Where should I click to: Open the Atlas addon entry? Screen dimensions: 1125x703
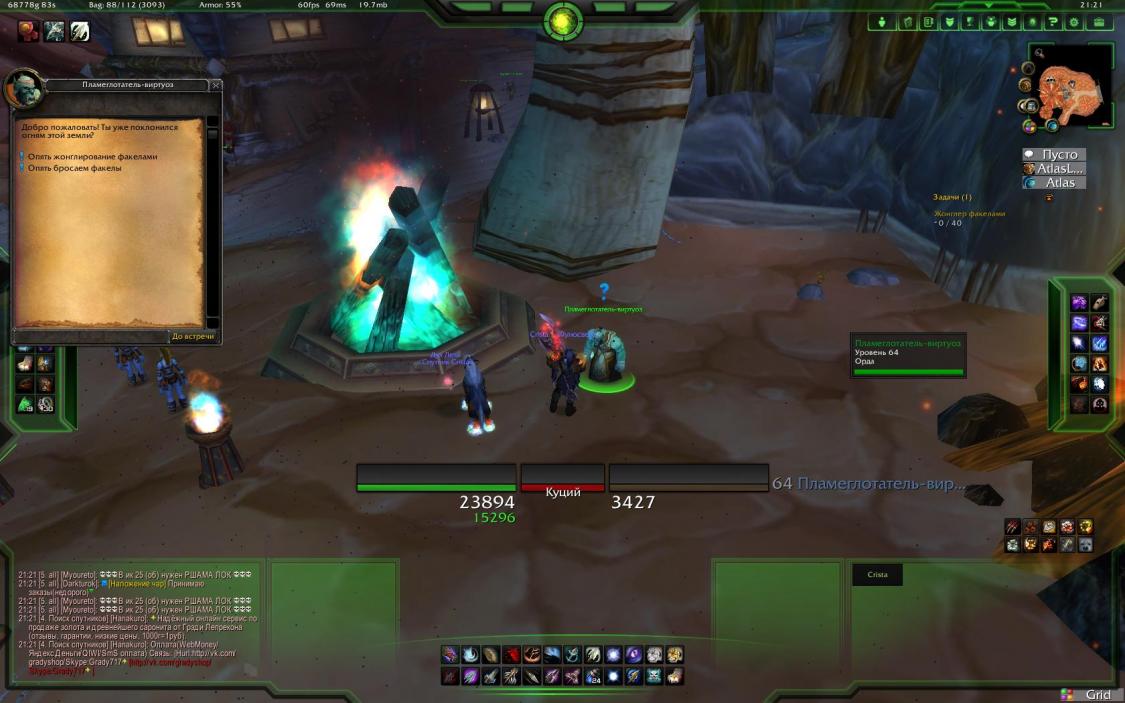click(1058, 183)
